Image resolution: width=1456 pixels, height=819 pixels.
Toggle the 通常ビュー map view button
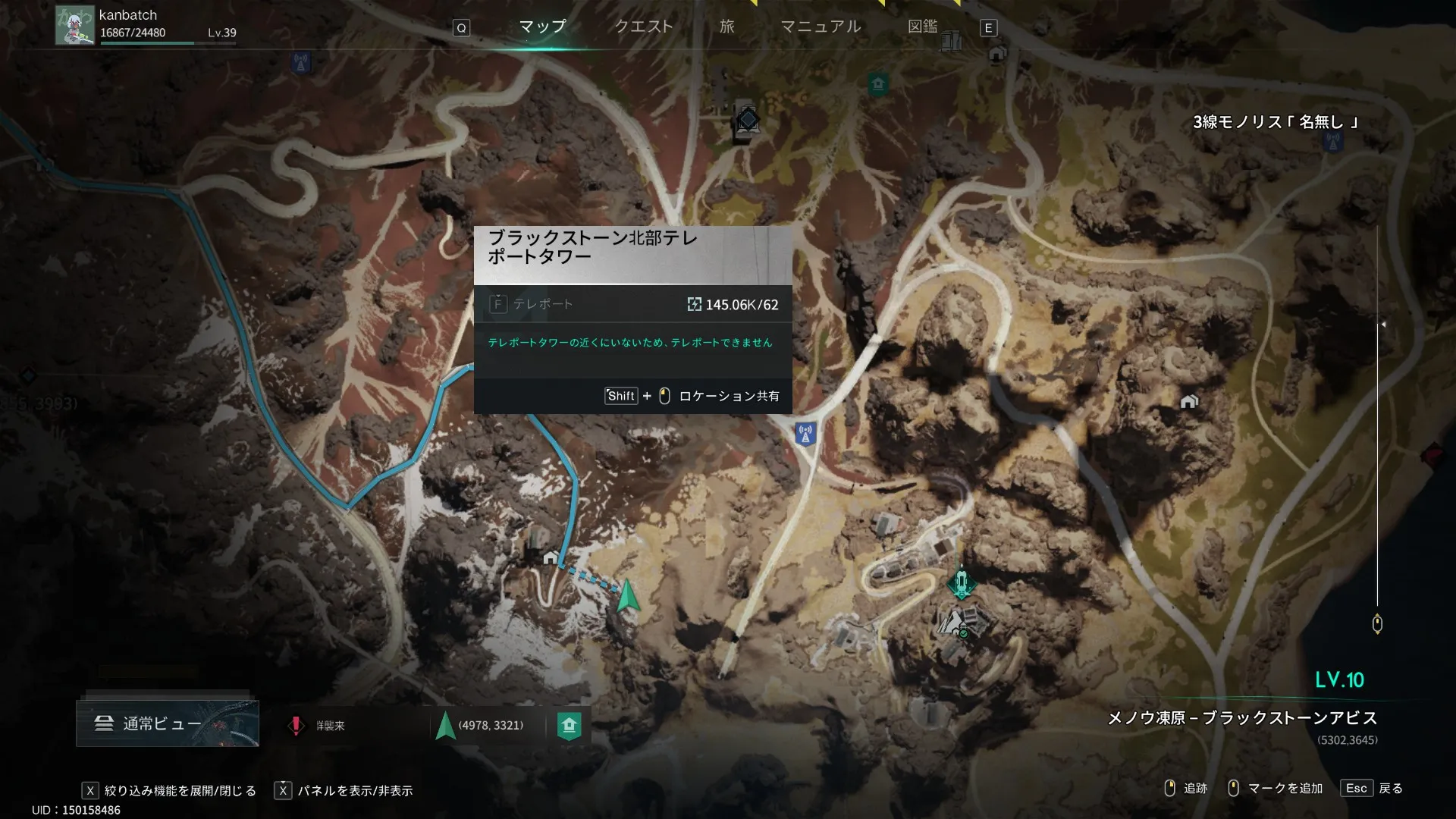[x=167, y=723]
